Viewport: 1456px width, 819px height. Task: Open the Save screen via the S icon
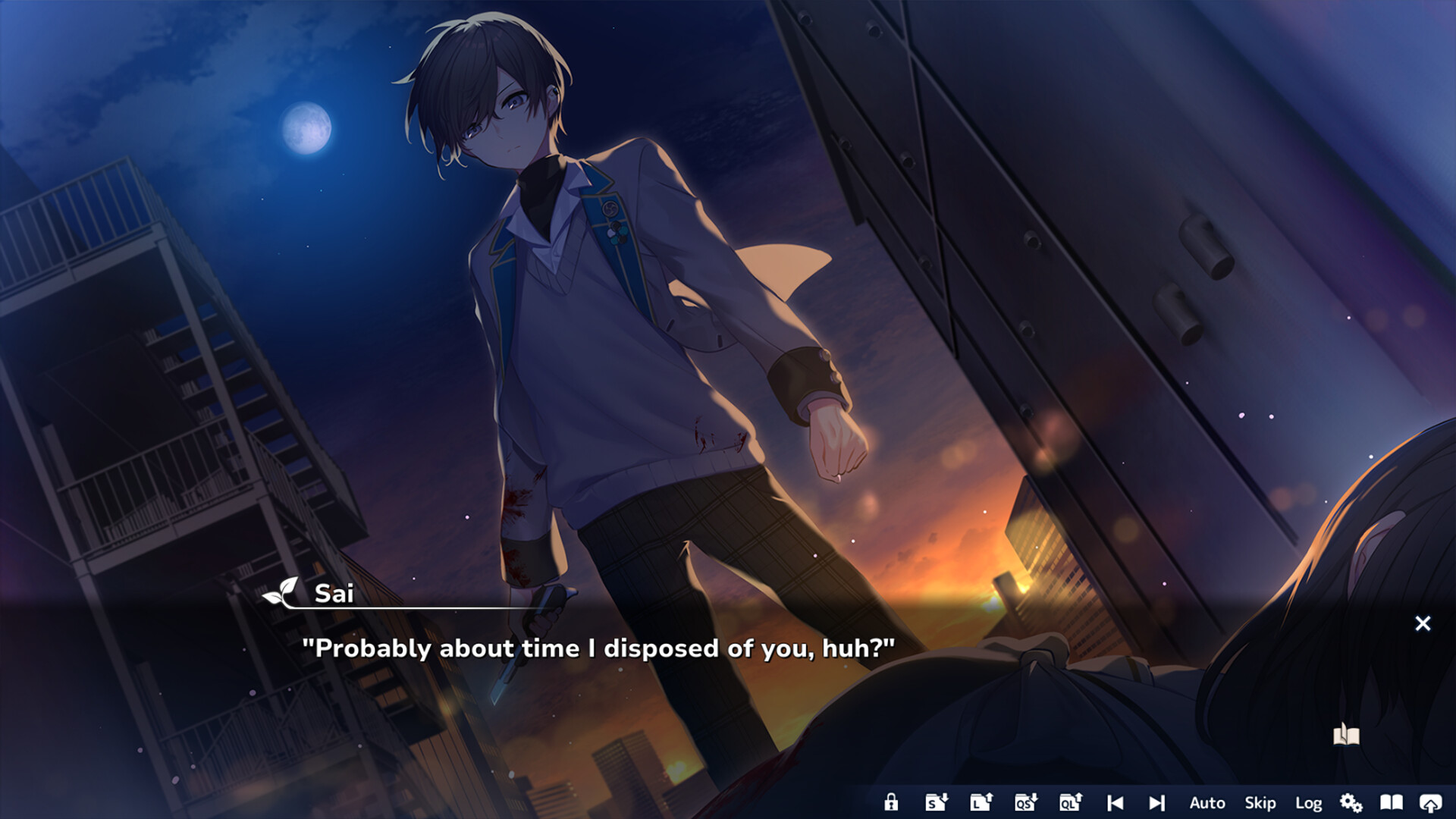[936, 802]
